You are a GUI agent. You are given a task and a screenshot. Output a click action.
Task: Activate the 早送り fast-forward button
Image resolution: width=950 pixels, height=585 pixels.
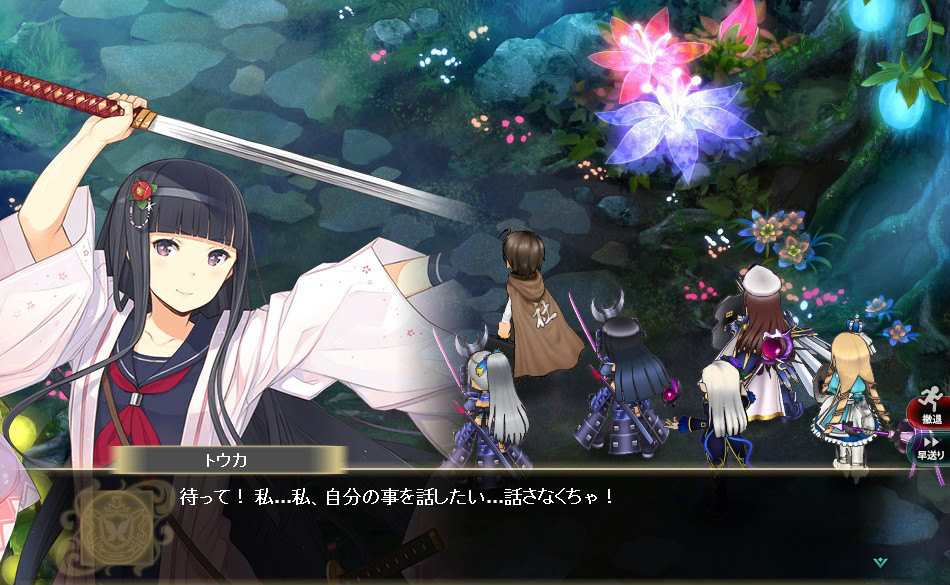[929, 447]
